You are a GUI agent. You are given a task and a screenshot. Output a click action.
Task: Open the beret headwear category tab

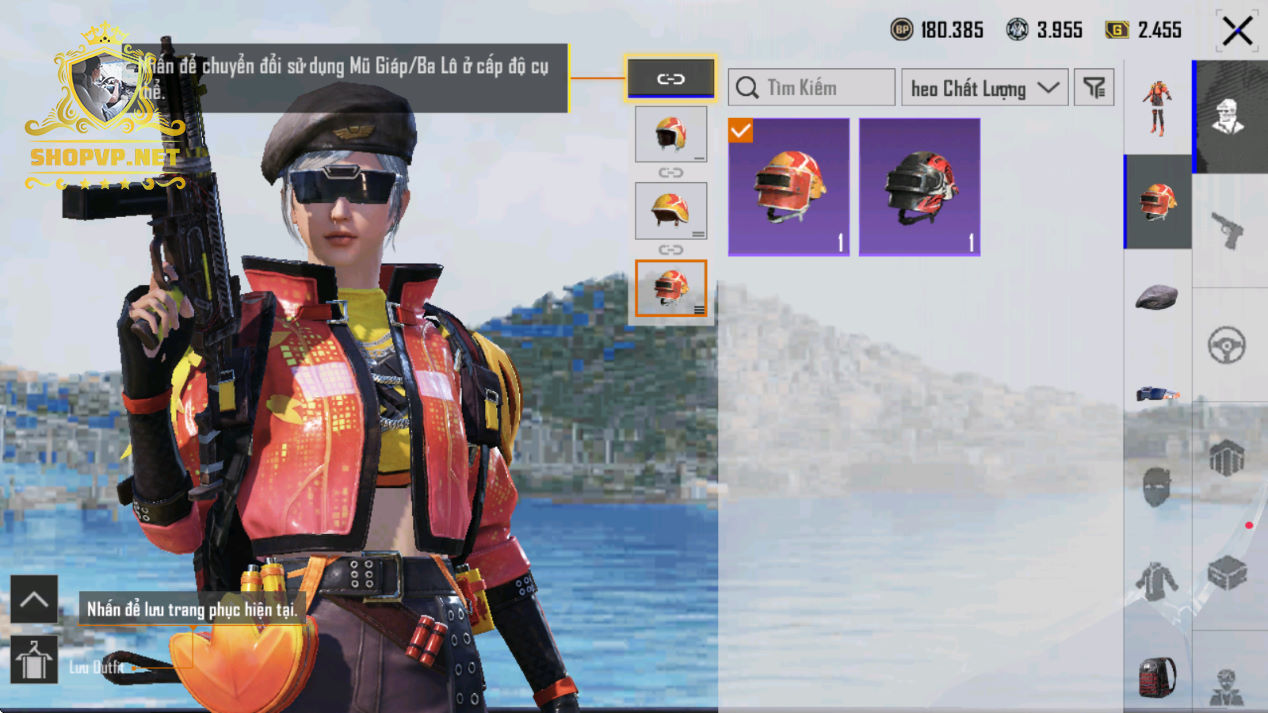pyautogui.click(x=1157, y=296)
